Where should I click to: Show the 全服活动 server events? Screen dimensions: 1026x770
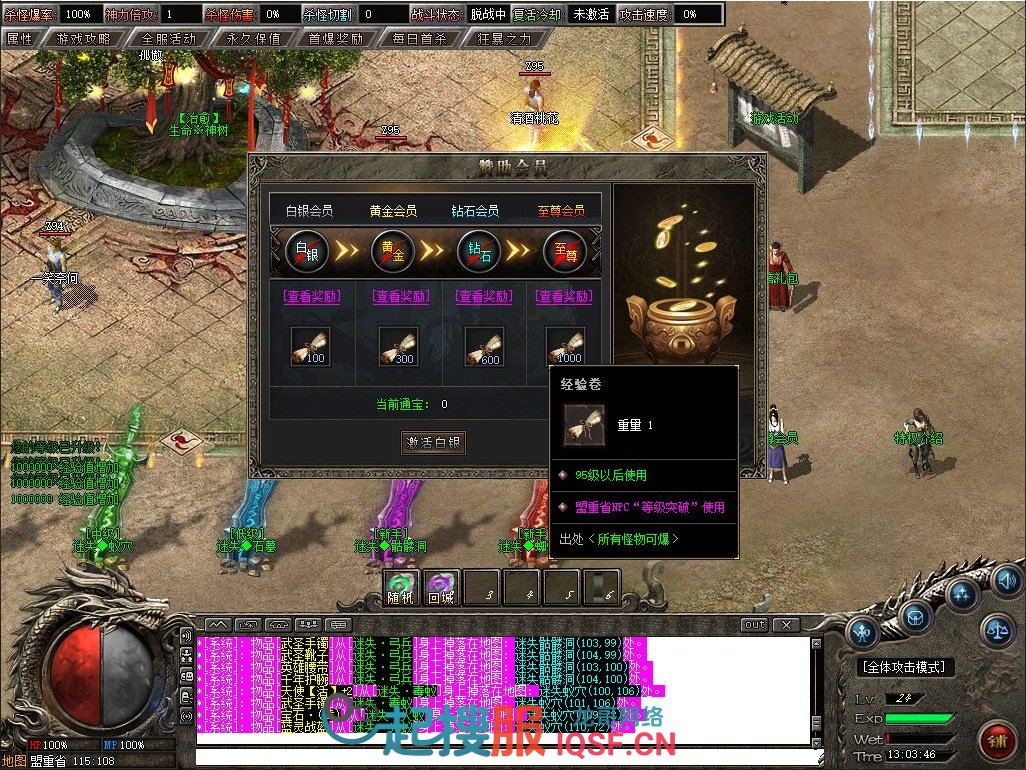(x=168, y=38)
